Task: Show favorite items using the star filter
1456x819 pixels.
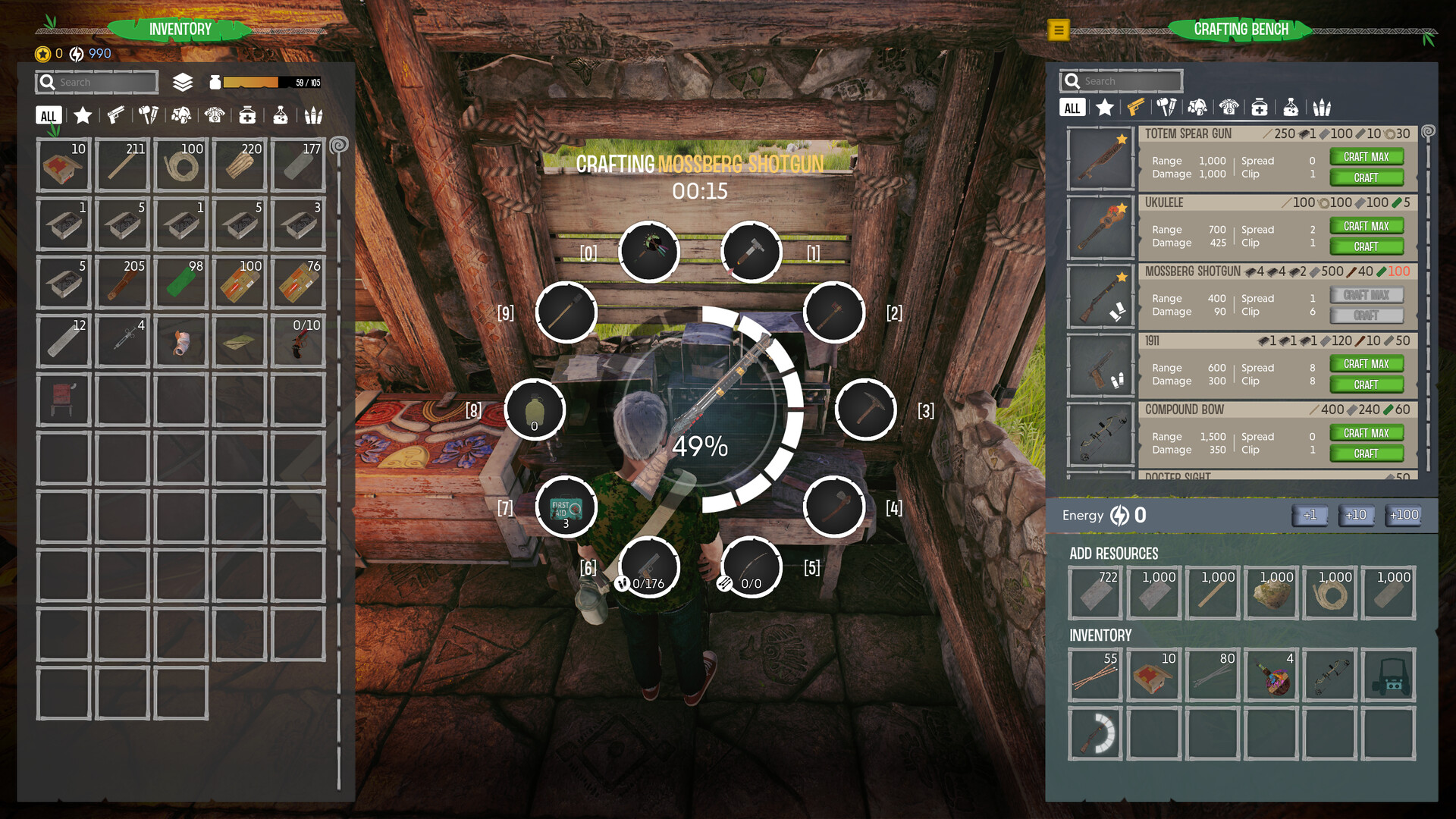Action: pyautogui.click(x=81, y=115)
